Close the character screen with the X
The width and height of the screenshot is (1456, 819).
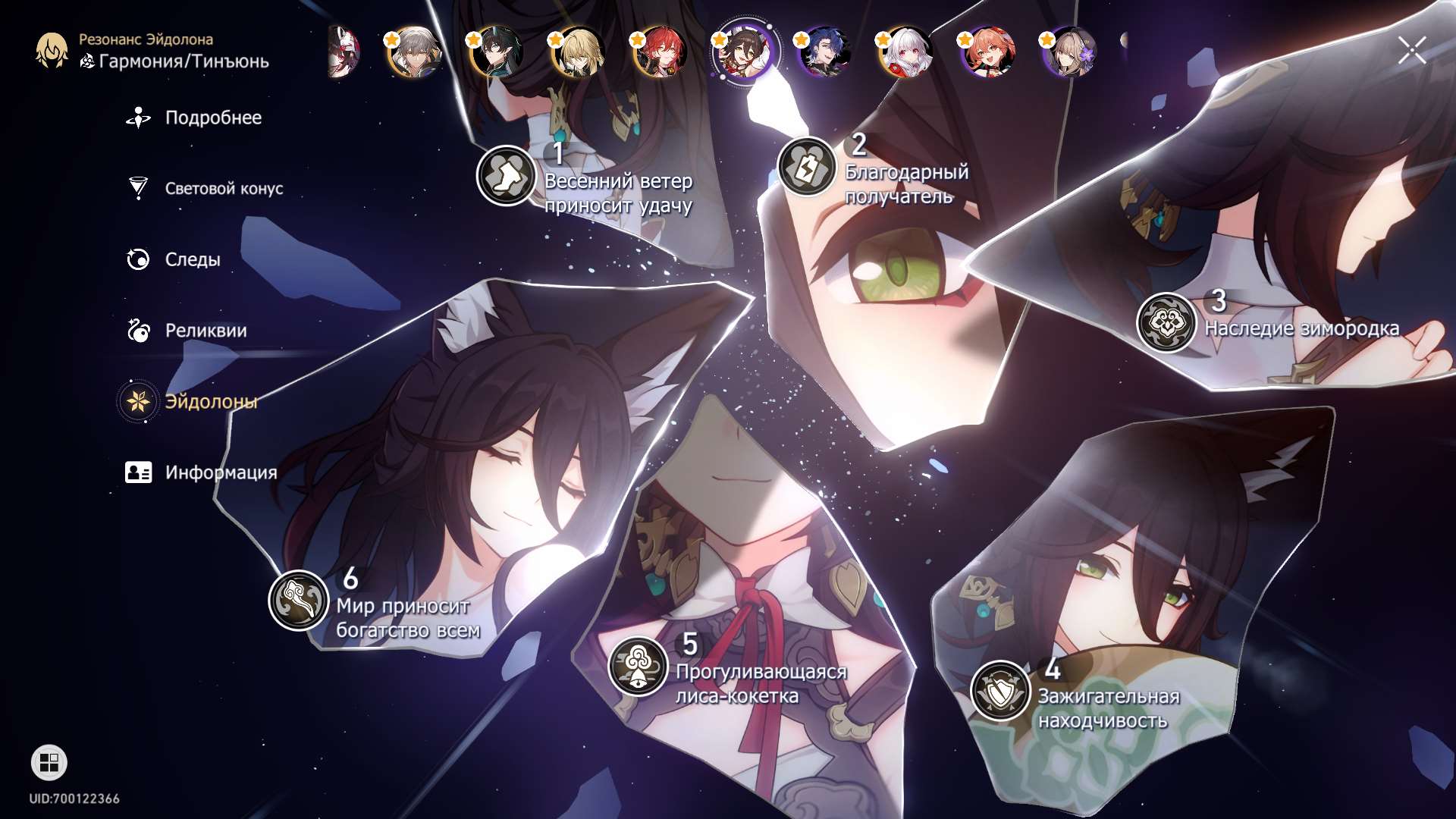[1411, 51]
